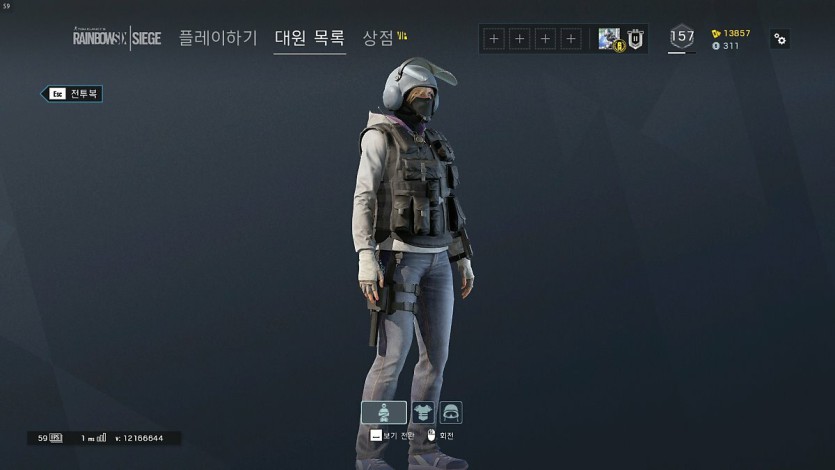Open the gear settings menu
The width and height of the screenshot is (835, 470).
[780, 39]
